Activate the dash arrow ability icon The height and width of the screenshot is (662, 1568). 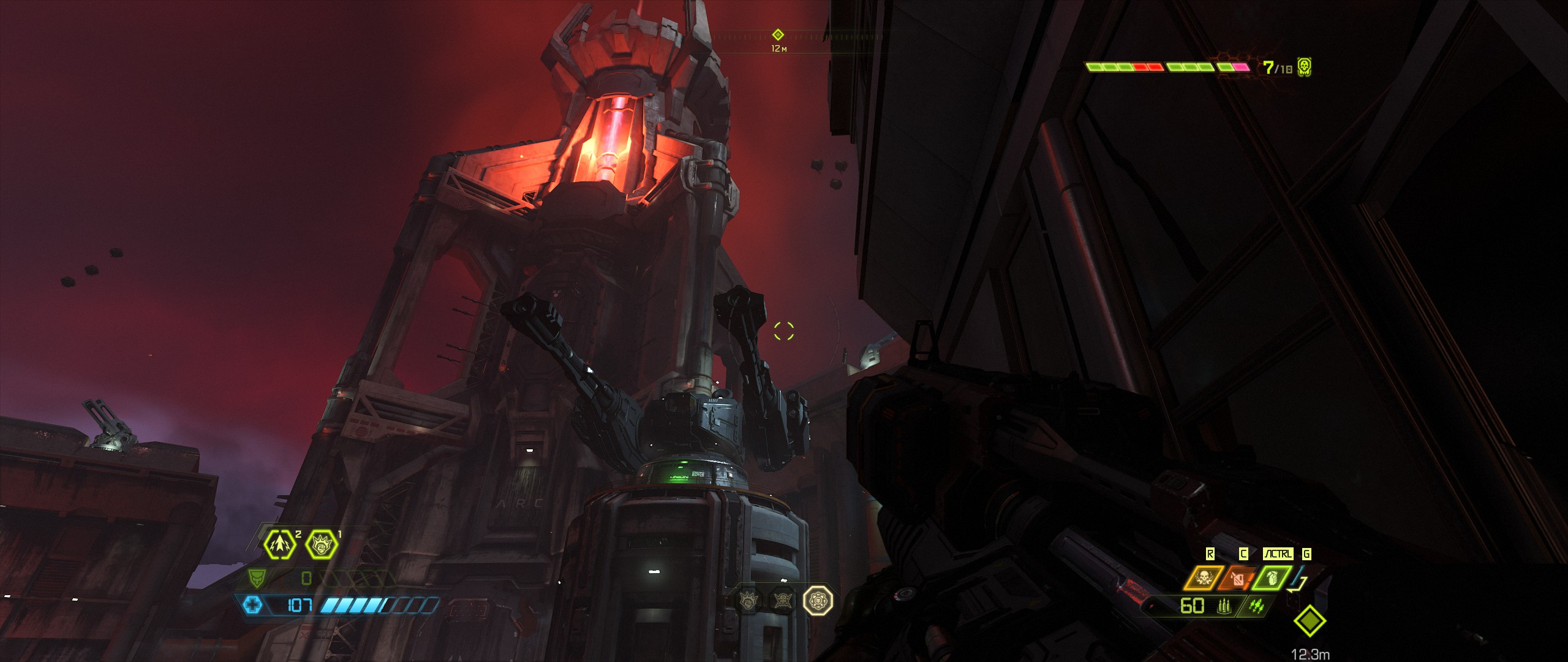coord(279,544)
